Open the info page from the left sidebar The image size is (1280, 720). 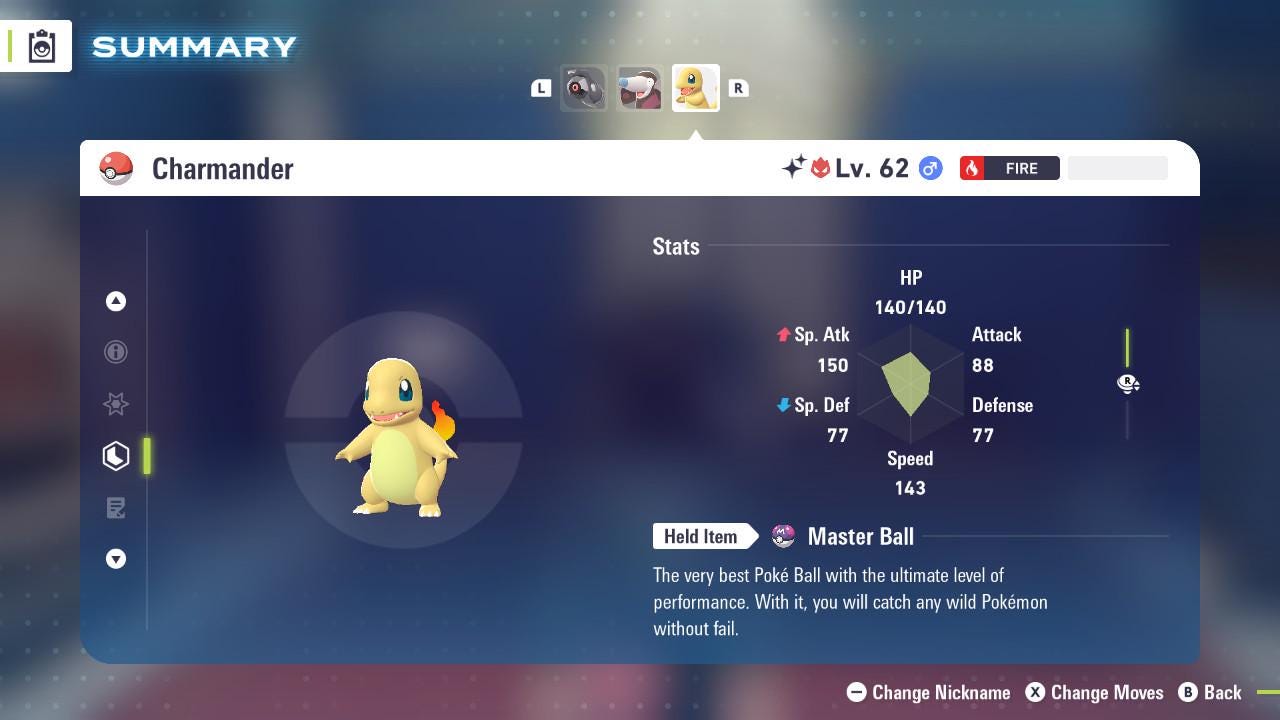coord(116,352)
